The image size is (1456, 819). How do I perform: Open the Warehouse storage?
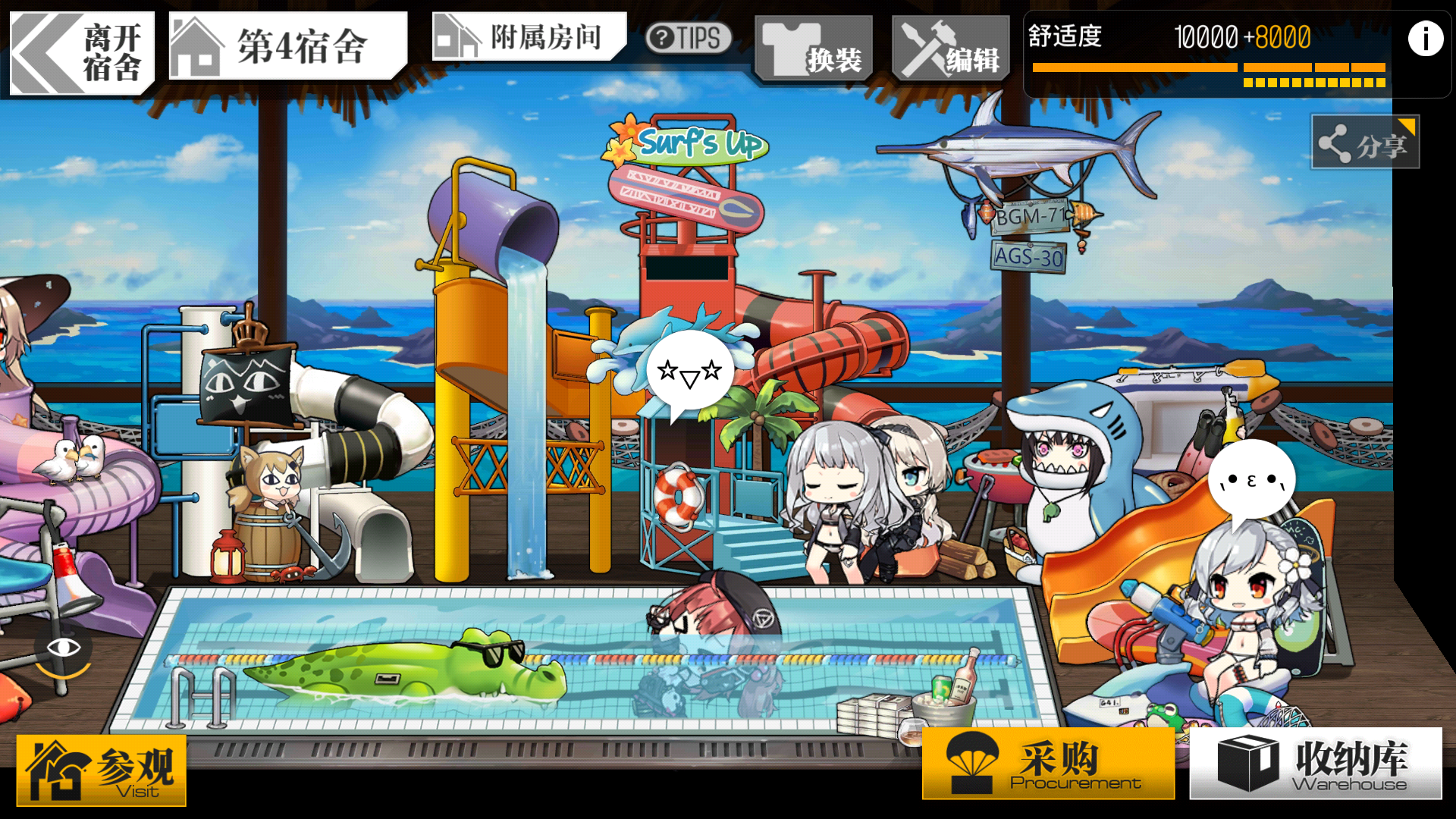point(1316,764)
